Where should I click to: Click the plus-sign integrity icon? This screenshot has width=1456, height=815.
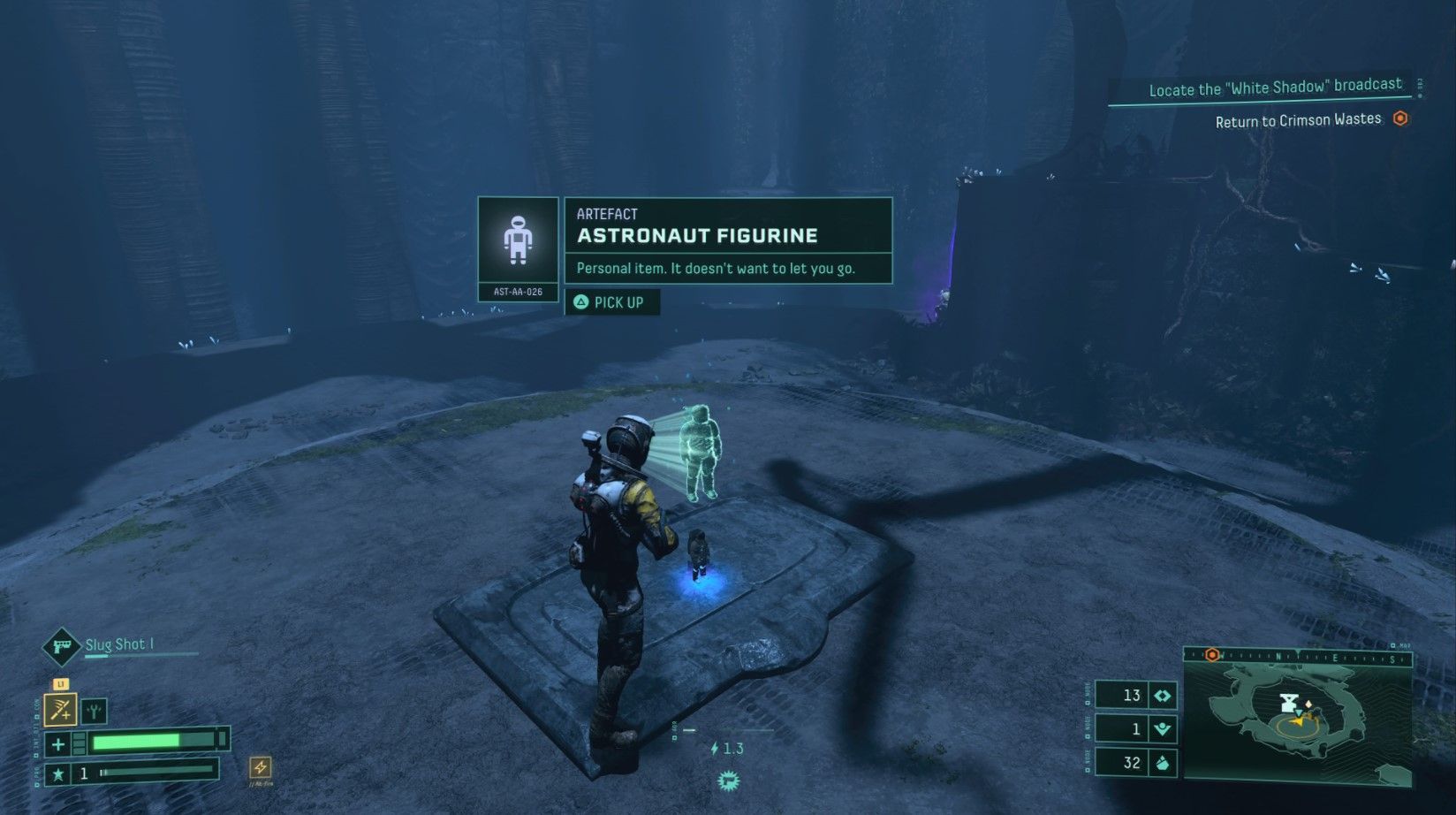58,743
